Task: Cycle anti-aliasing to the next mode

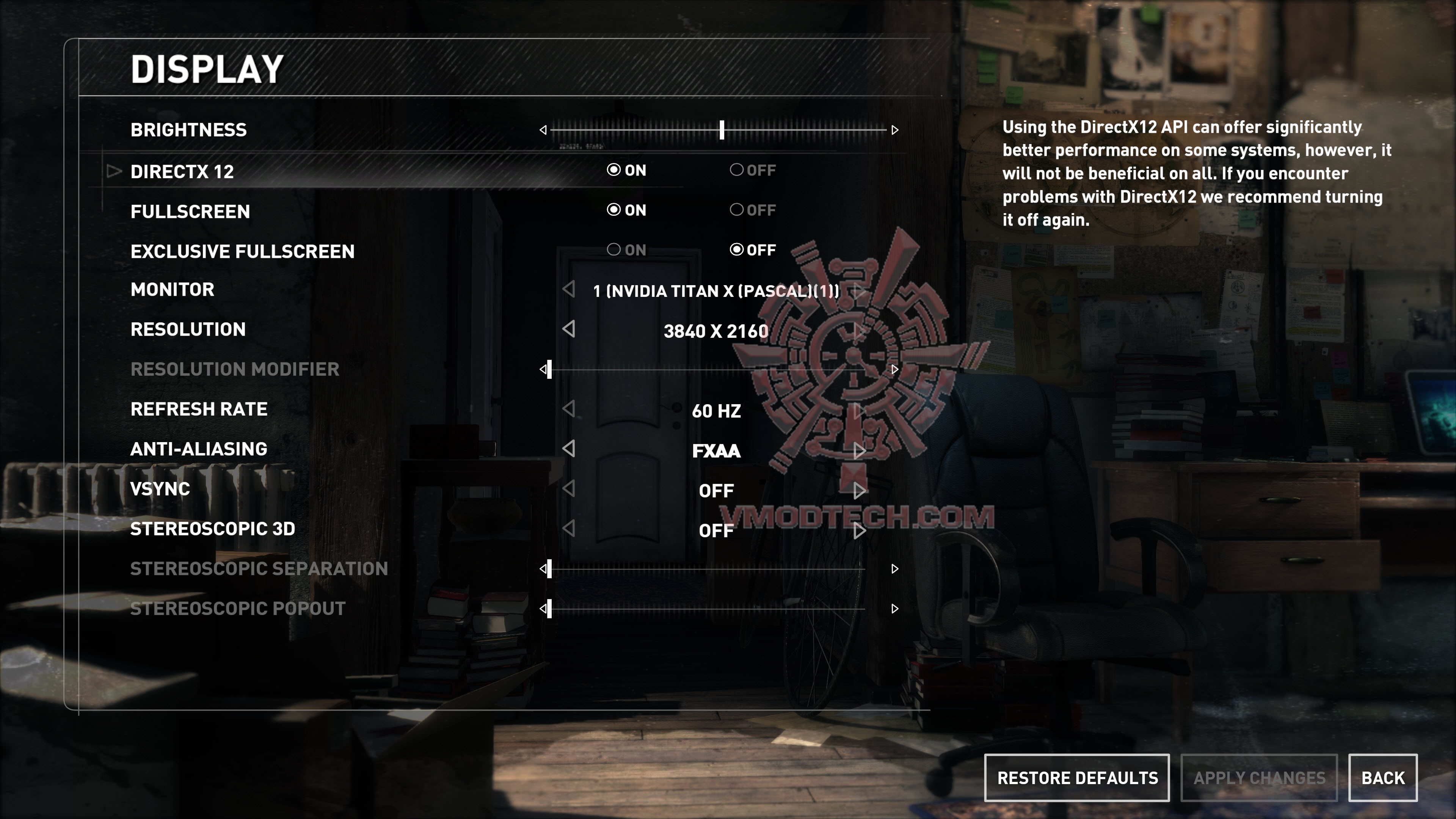Action: click(x=859, y=450)
